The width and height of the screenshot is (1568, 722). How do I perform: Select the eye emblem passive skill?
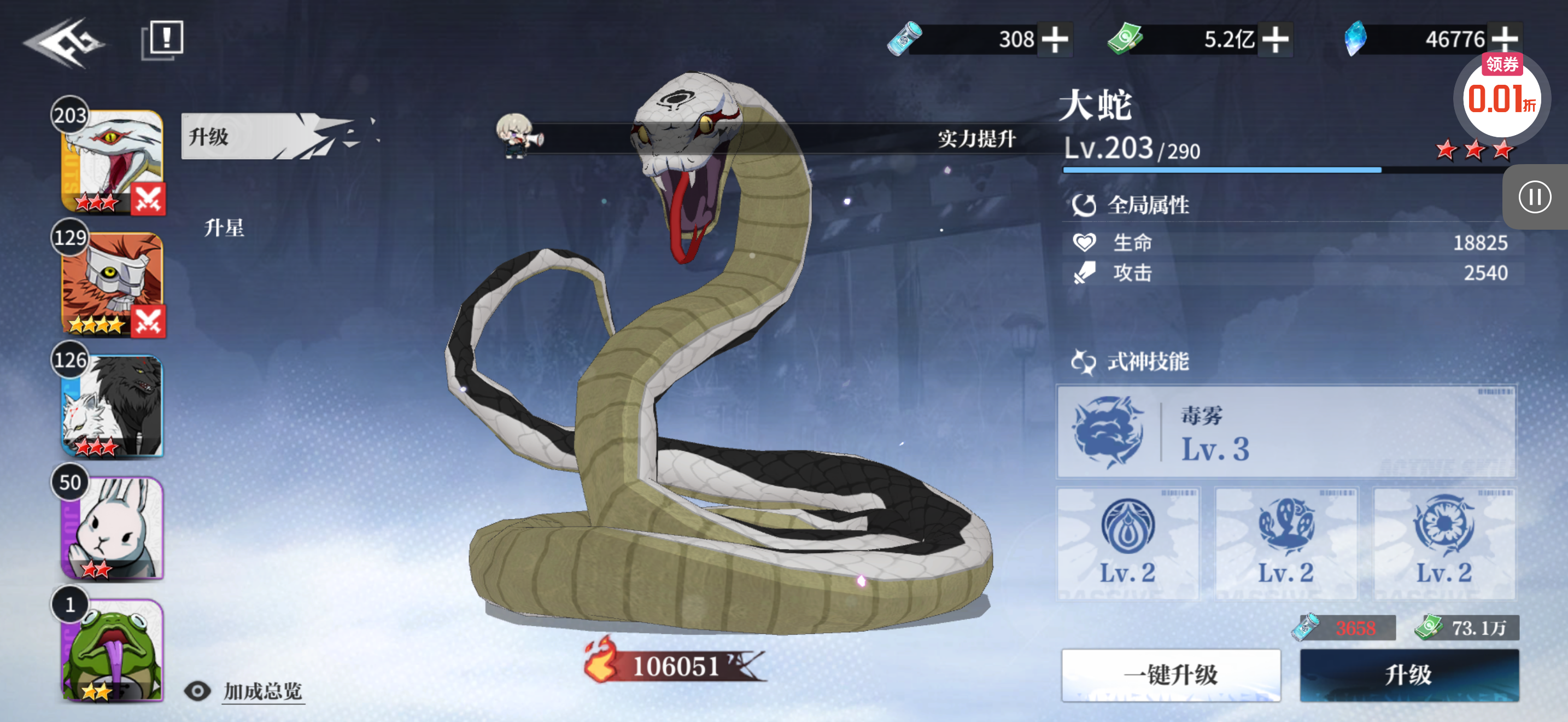[1444, 542]
